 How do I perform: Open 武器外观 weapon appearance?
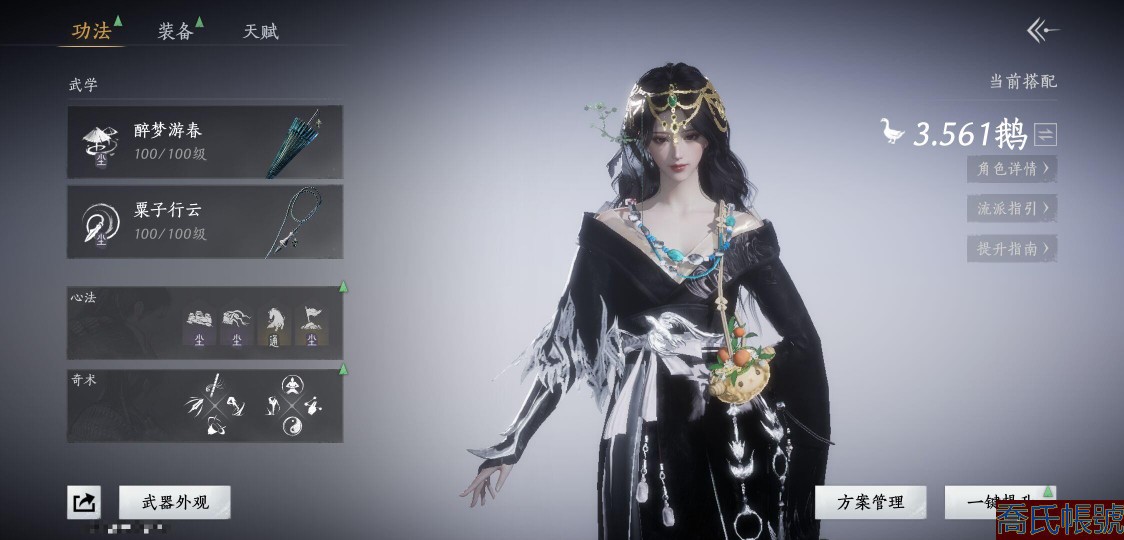coord(175,502)
